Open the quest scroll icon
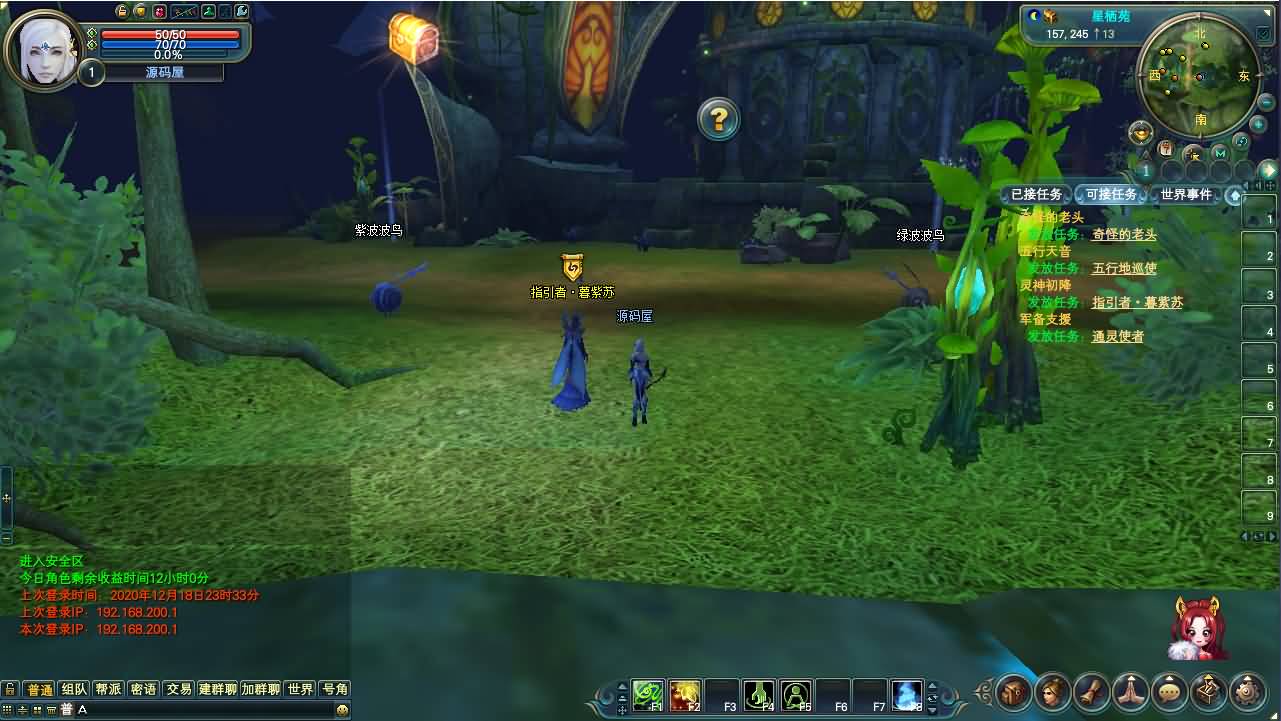 tap(1092, 691)
